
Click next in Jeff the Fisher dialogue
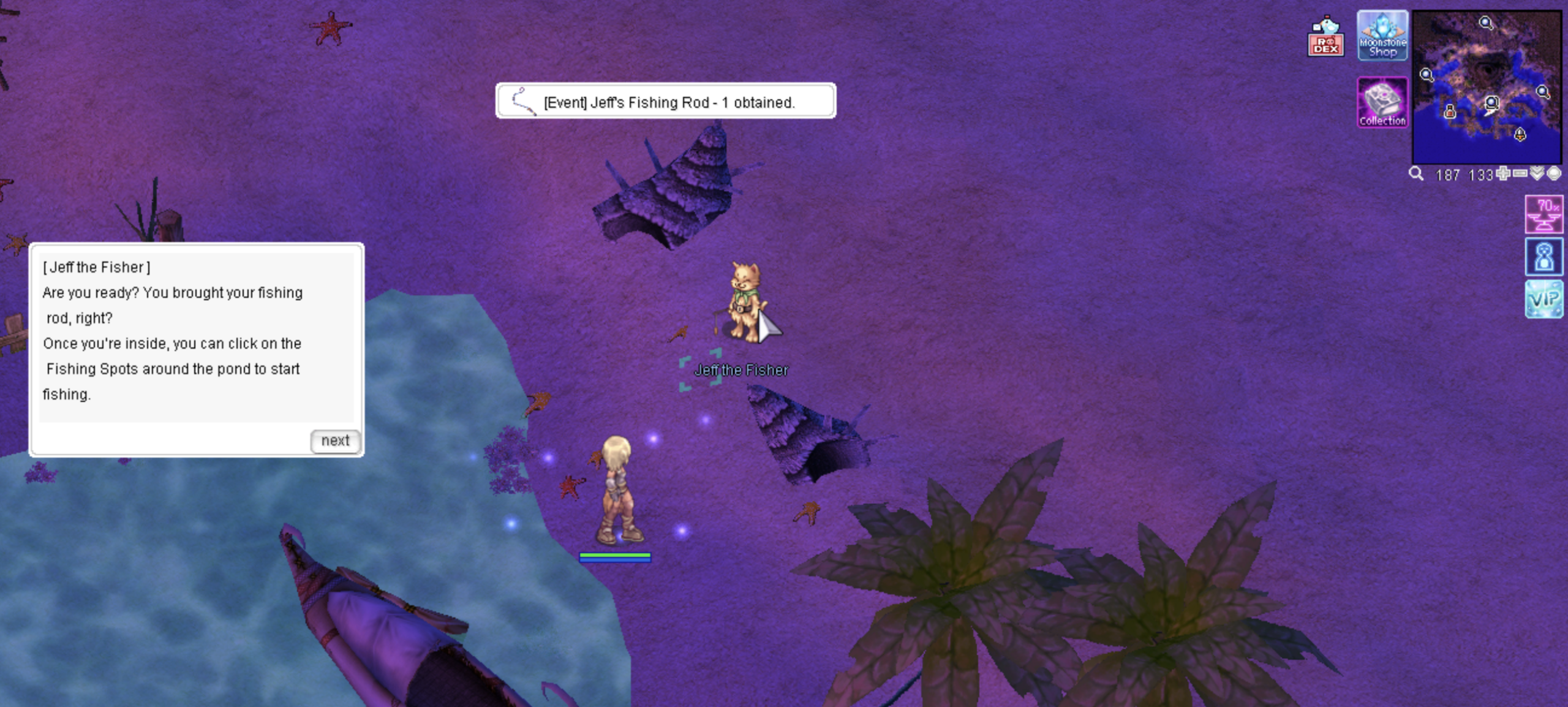click(x=335, y=441)
